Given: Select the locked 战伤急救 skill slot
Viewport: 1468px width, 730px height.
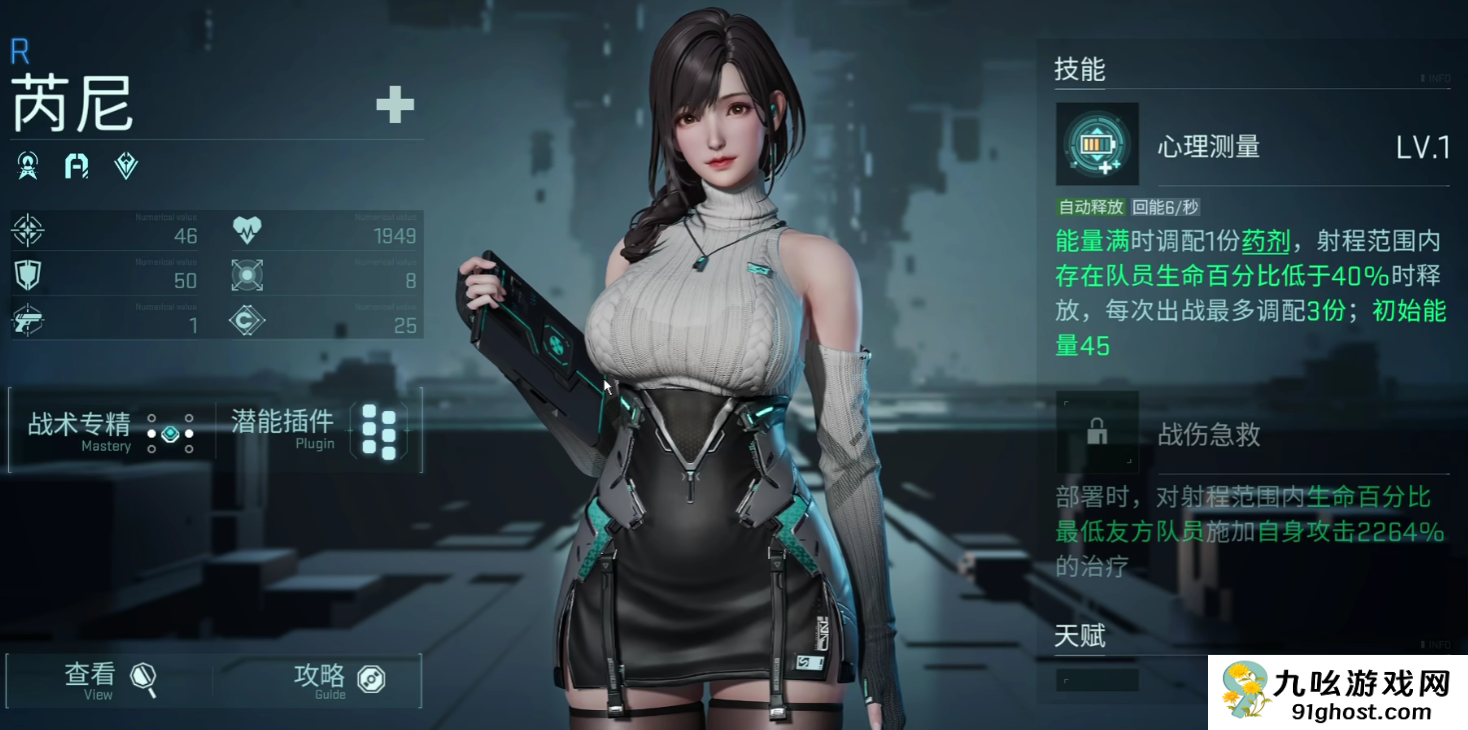Looking at the screenshot, I should coord(1097,433).
